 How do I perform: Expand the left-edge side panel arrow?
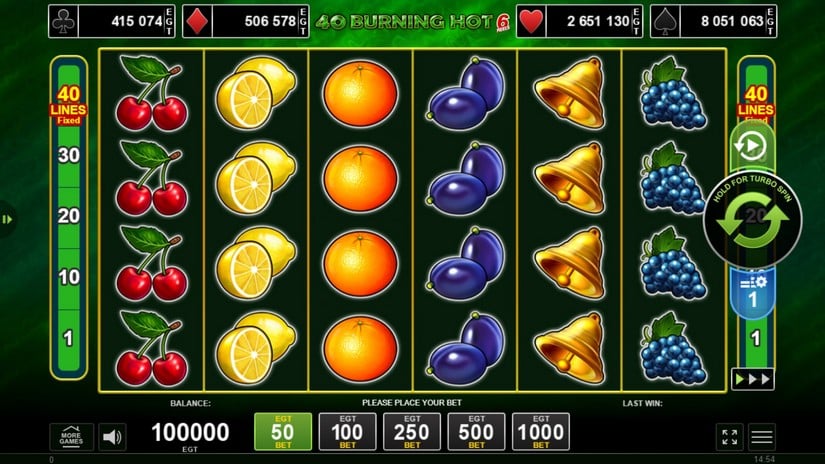click(x=6, y=219)
